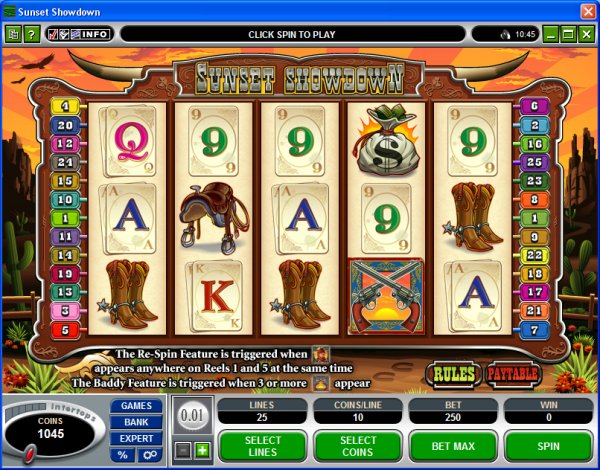
Task: Click the Bet Max button
Action: pyautogui.click(x=452, y=446)
